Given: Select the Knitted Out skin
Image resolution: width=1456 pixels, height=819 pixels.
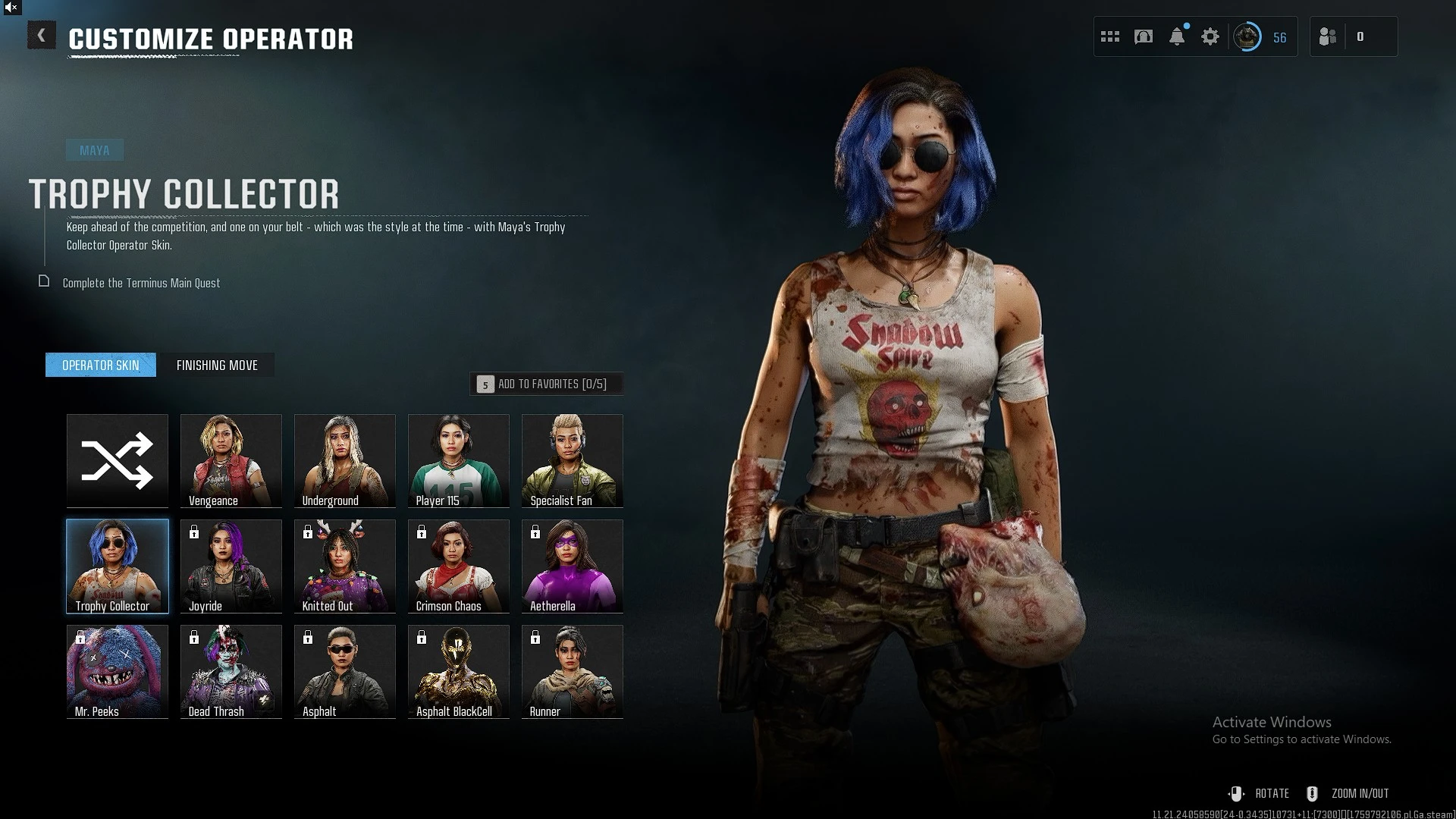Looking at the screenshot, I should 345,566.
